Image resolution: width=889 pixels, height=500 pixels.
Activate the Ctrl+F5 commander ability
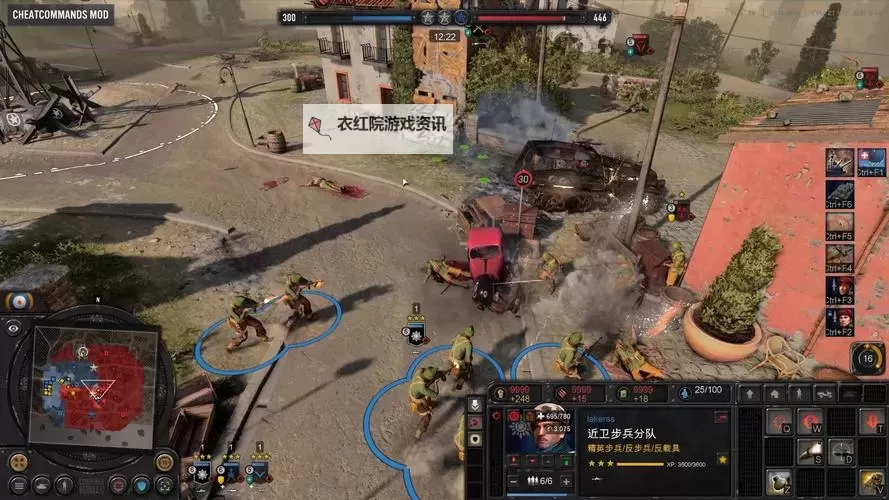coord(840,225)
